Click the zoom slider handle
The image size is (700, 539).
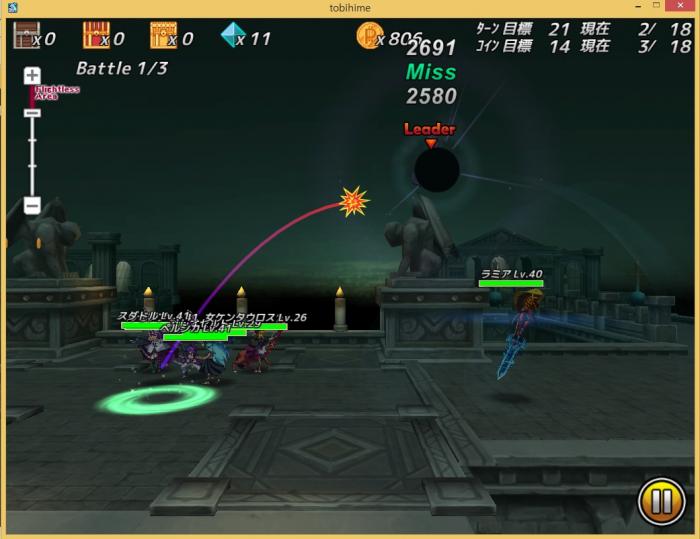[32, 113]
